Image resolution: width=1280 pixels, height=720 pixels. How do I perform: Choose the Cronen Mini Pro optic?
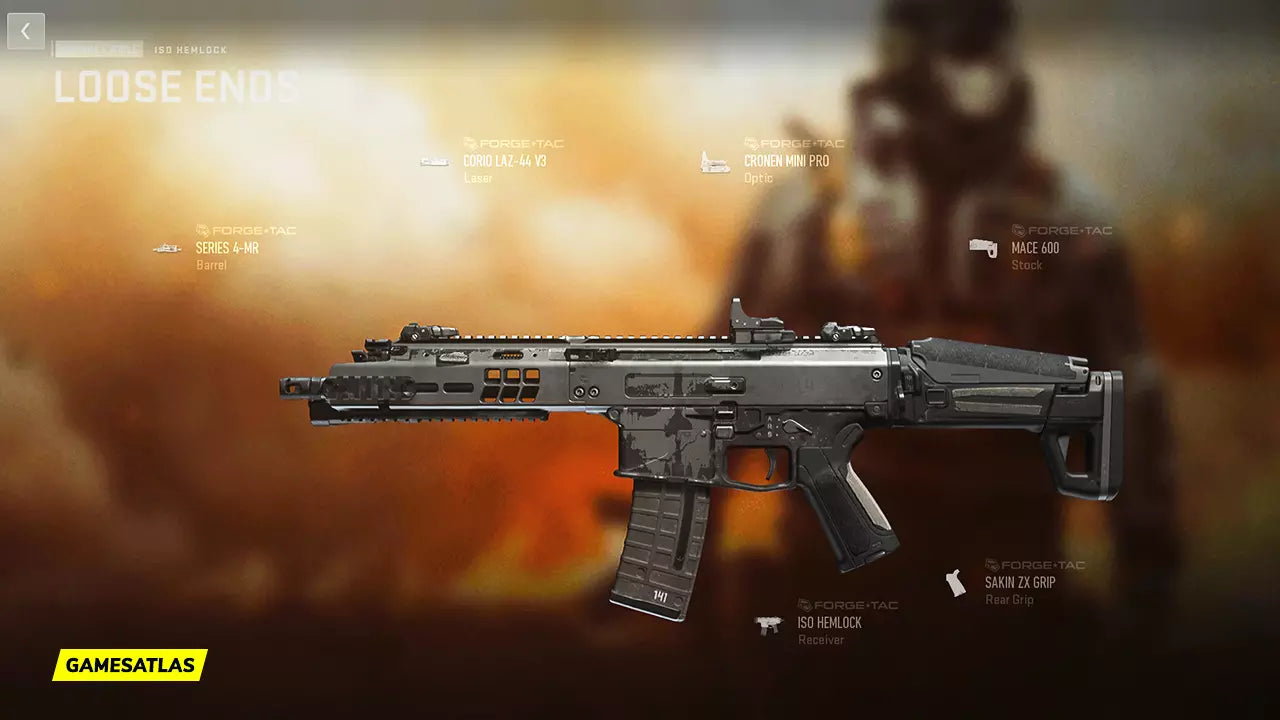click(x=785, y=161)
